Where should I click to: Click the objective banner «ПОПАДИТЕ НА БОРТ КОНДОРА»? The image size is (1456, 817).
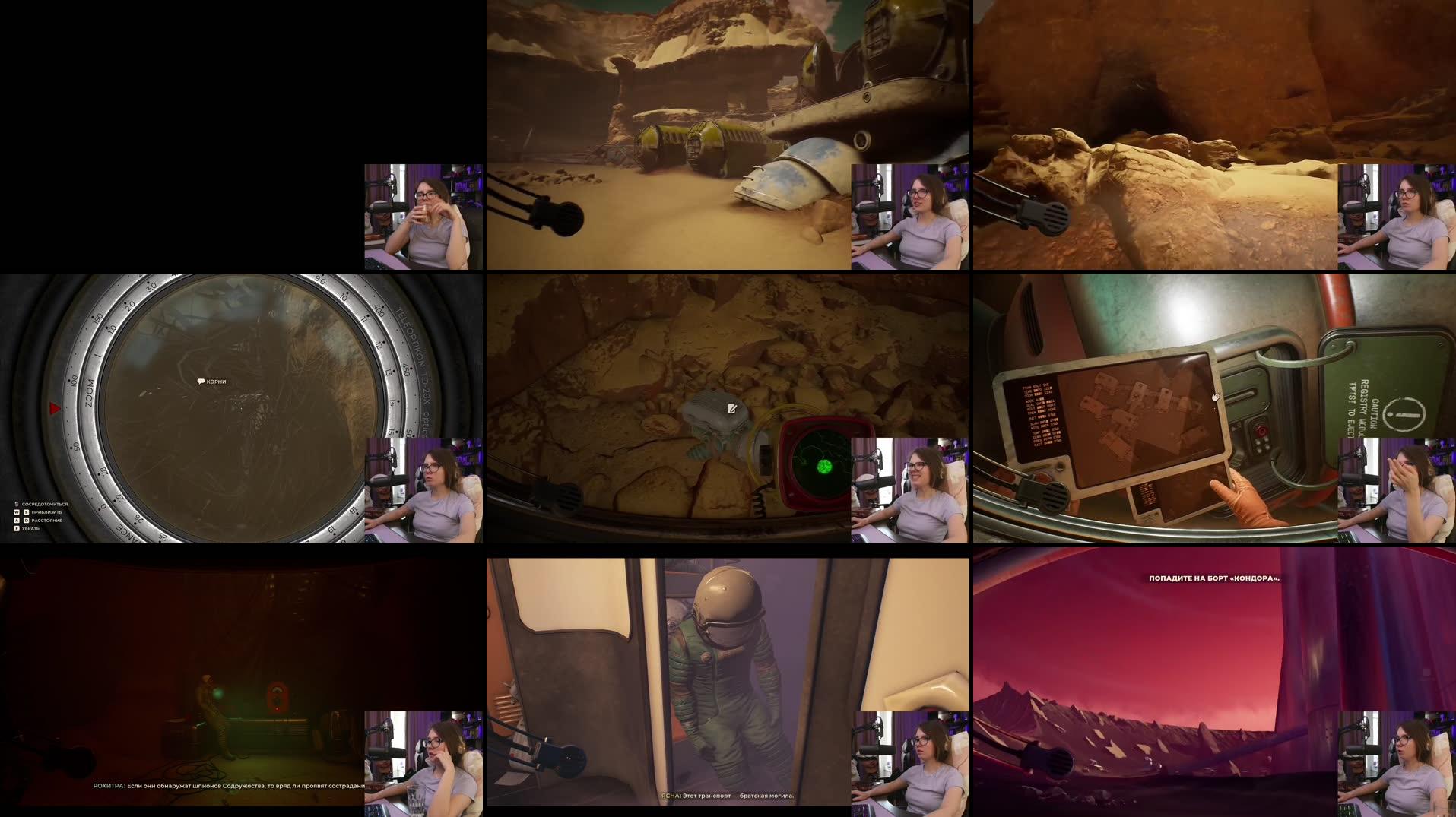pos(1213,578)
